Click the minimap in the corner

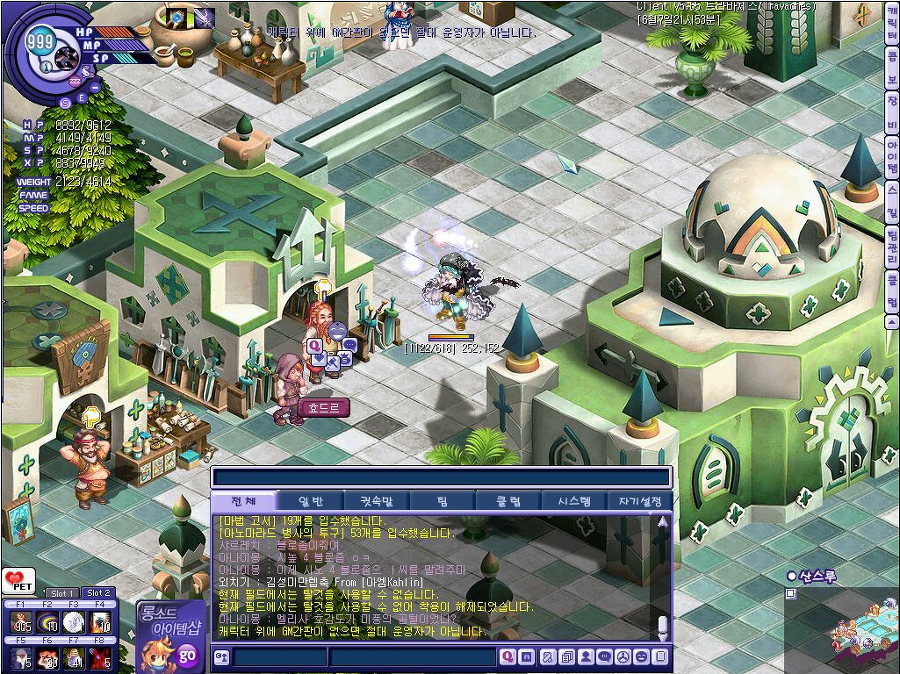tap(842, 628)
